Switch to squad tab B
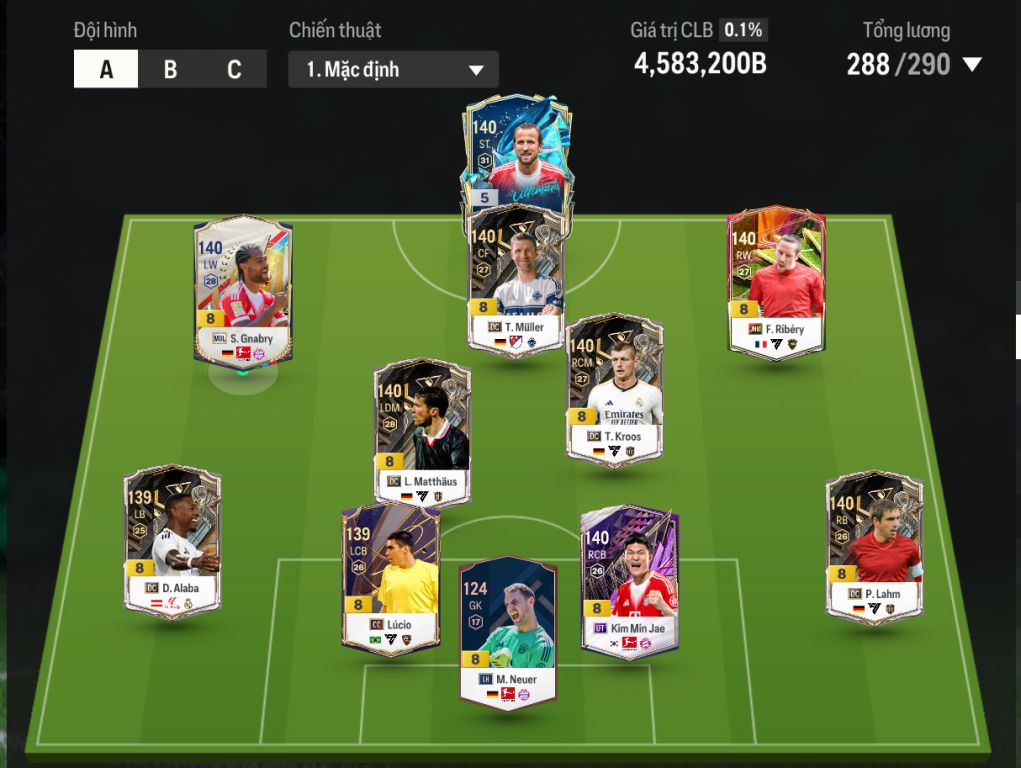Image resolution: width=1021 pixels, height=768 pixels. [170, 69]
